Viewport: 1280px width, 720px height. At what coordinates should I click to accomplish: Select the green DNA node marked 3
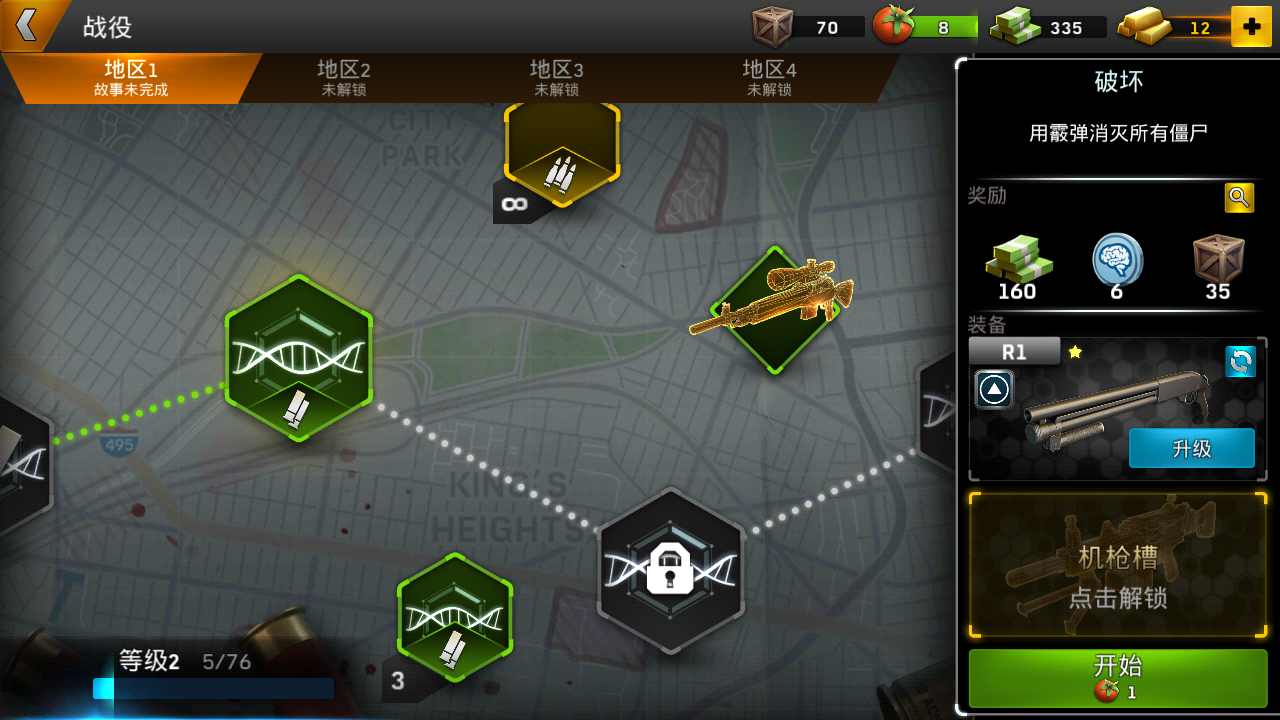(455, 617)
